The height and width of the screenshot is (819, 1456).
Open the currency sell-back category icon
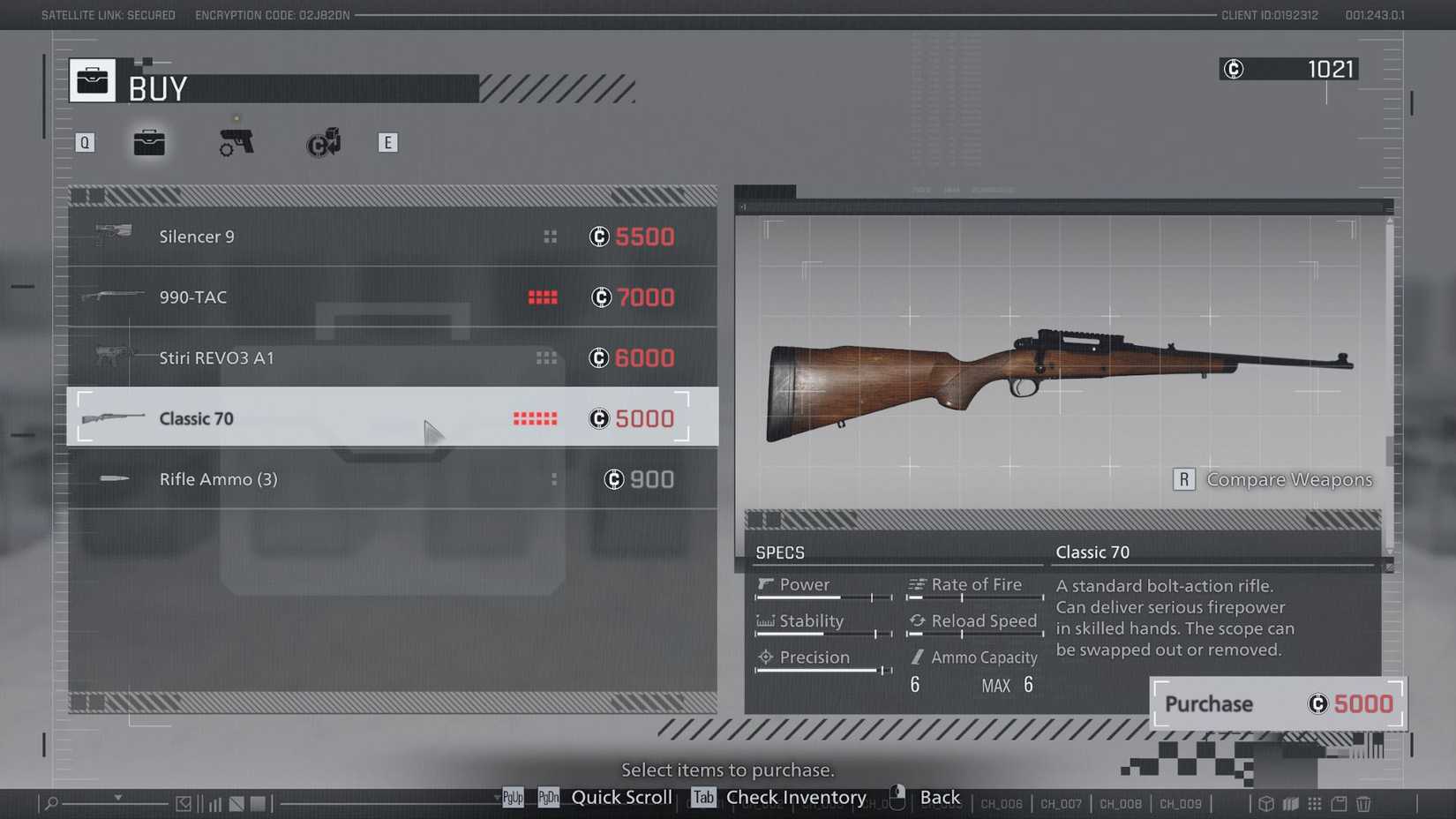click(x=322, y=142)
